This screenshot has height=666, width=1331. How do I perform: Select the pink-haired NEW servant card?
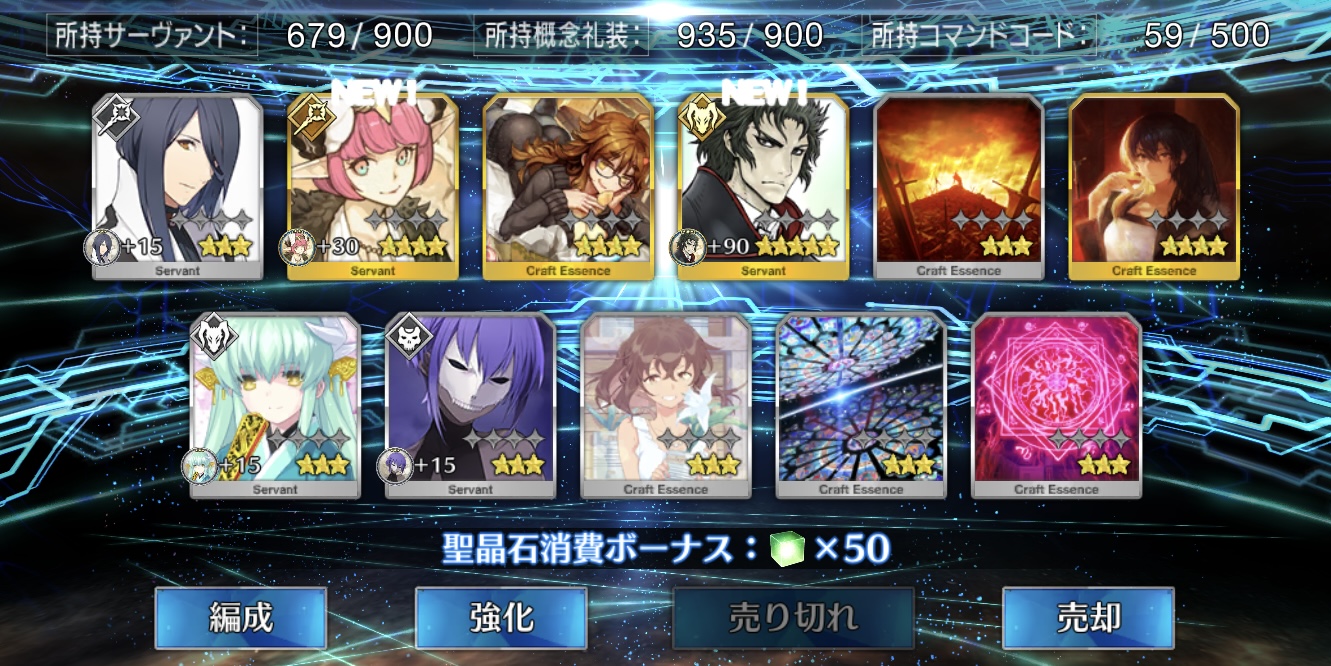(373, 185)
